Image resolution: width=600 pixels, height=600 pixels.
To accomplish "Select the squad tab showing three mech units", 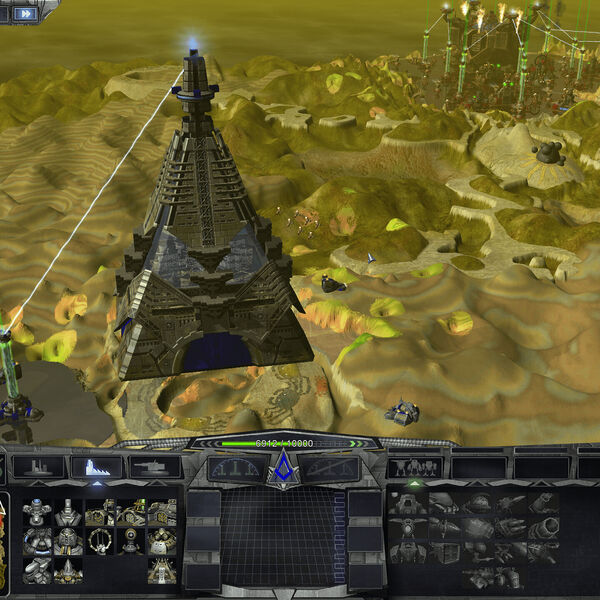I will (x=415, y=467).
